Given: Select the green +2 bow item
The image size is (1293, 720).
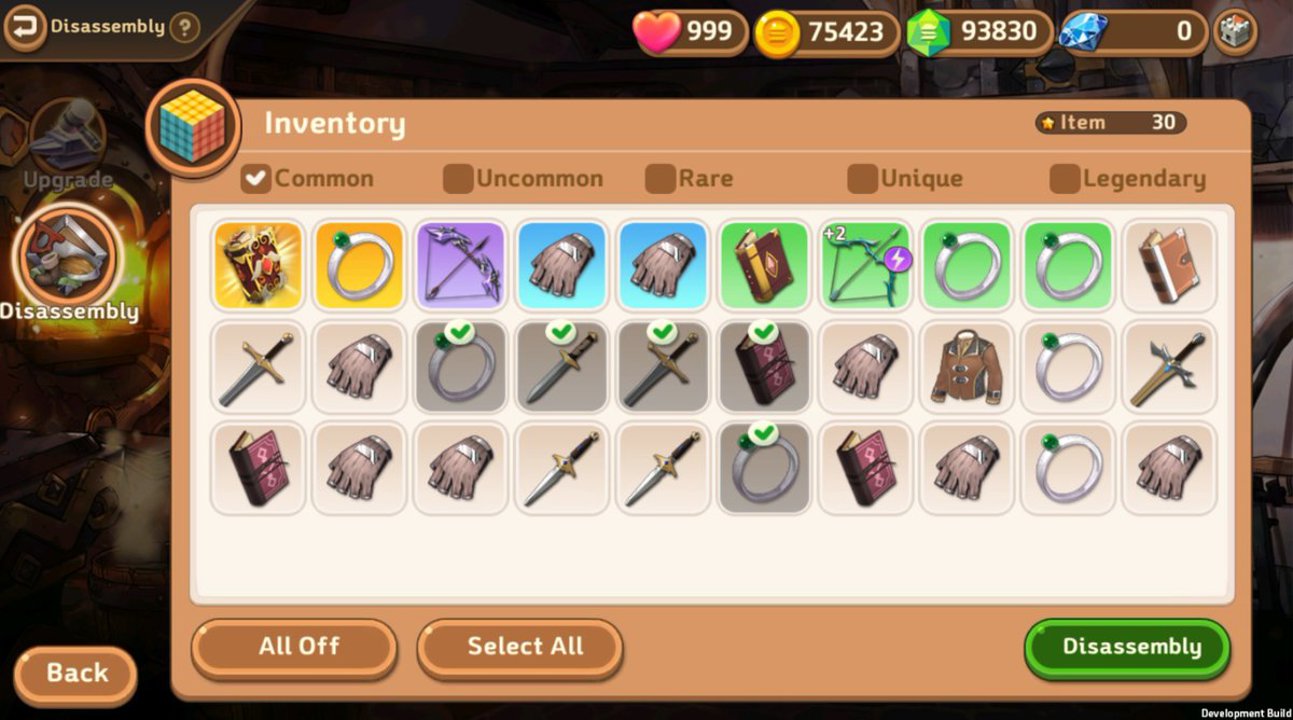Looking at the screenshot, I should click(865, 264).
